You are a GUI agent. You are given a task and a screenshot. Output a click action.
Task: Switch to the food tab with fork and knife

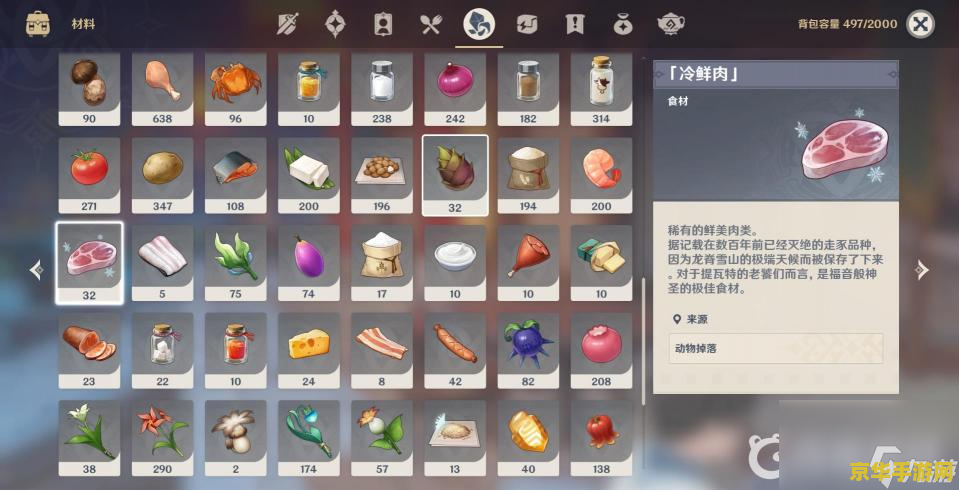pos(431,24)
